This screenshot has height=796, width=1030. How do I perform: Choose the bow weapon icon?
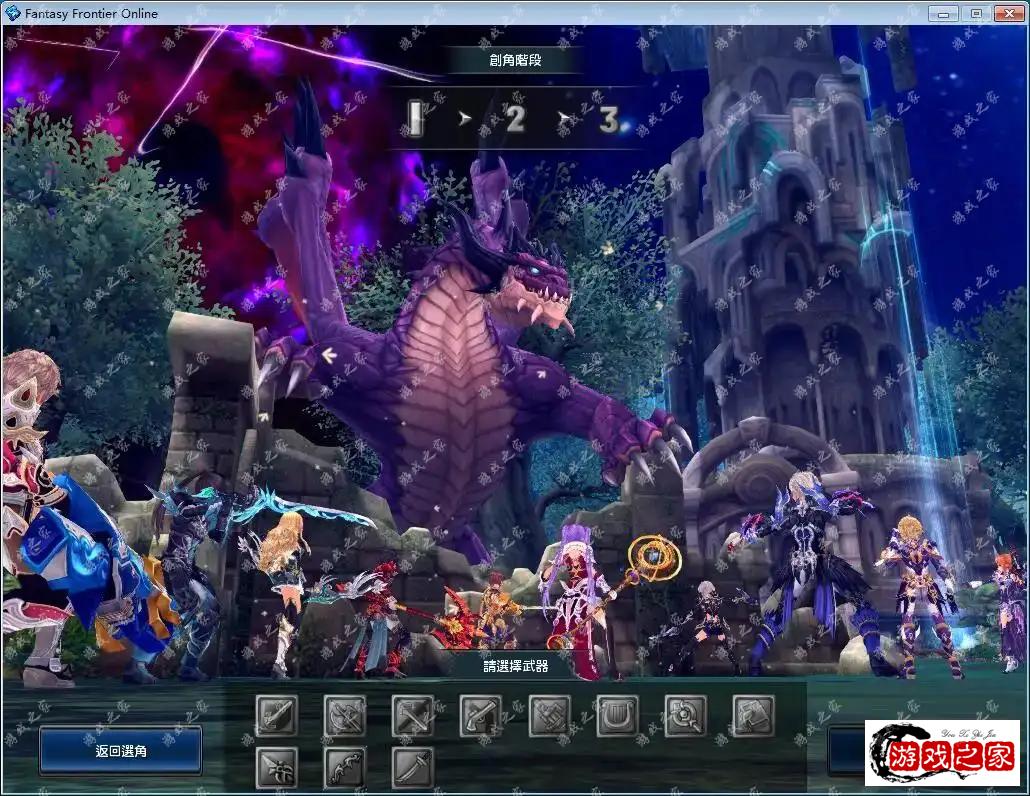tap(344, 767)
